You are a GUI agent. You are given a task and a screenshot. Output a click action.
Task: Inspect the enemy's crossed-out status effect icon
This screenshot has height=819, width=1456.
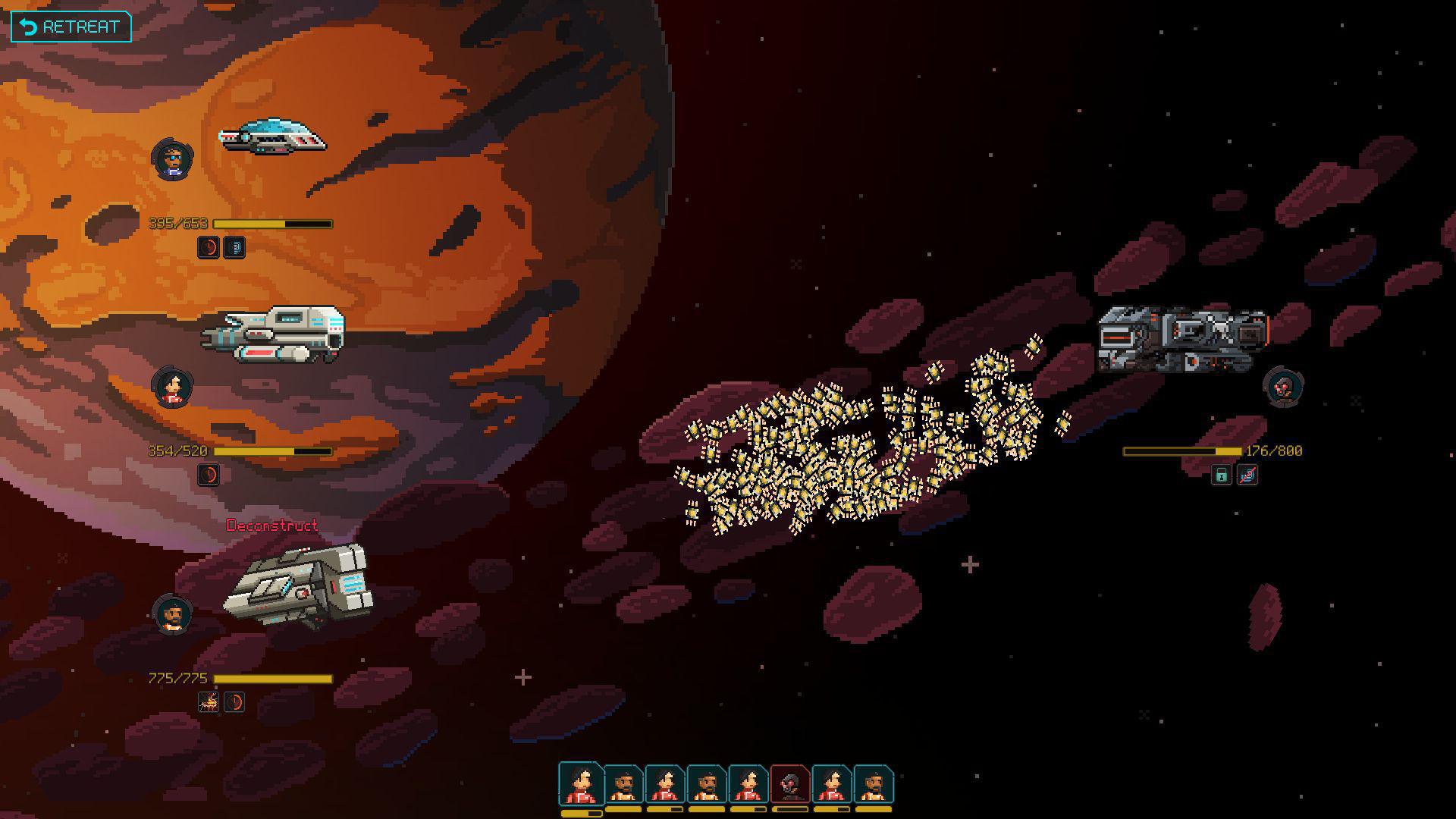tap(1247, 475)
